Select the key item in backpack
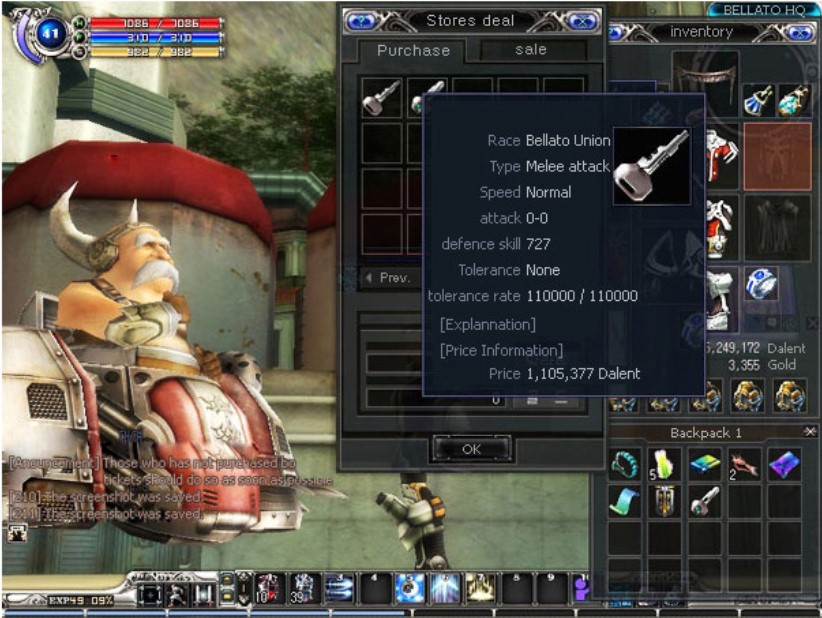The height and width of the screenshot is (618, 822). pyautogui.click(x=705, y=501)
